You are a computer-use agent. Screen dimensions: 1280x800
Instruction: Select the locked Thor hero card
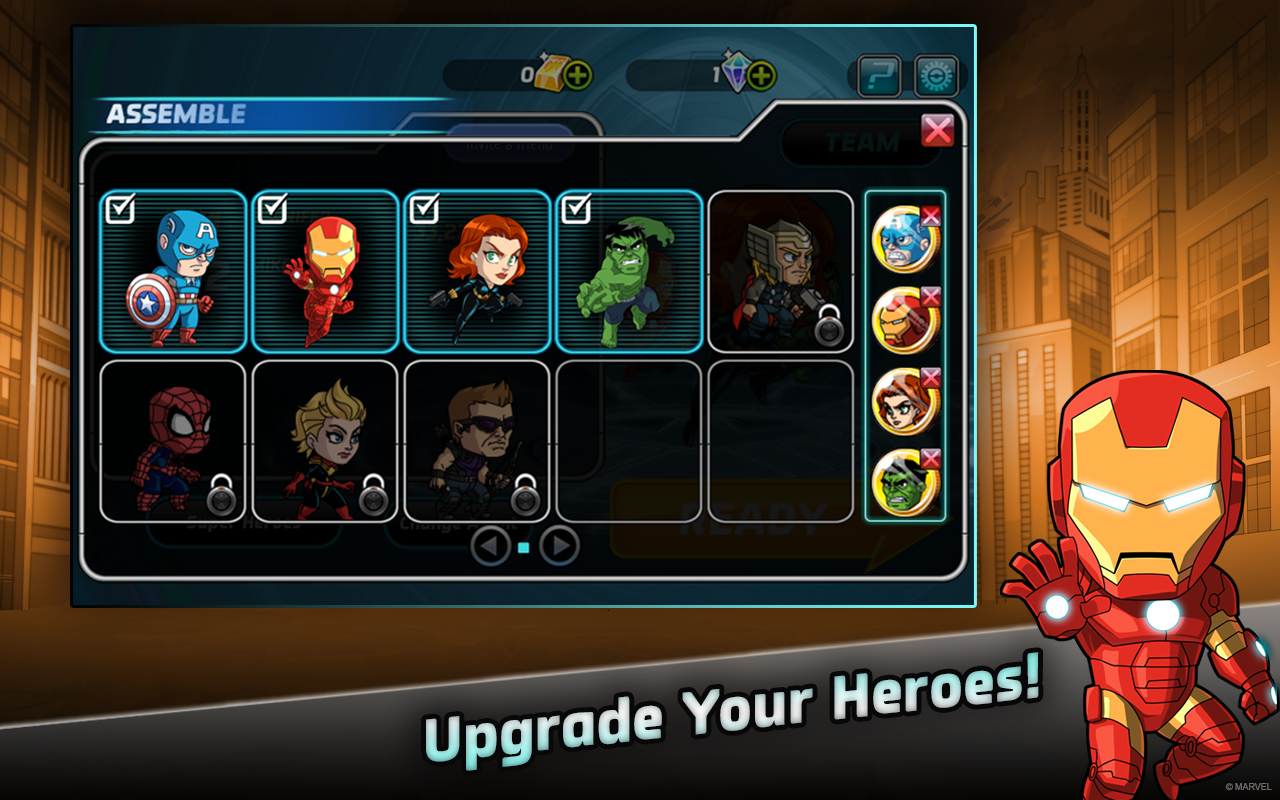tap(780, 270)
